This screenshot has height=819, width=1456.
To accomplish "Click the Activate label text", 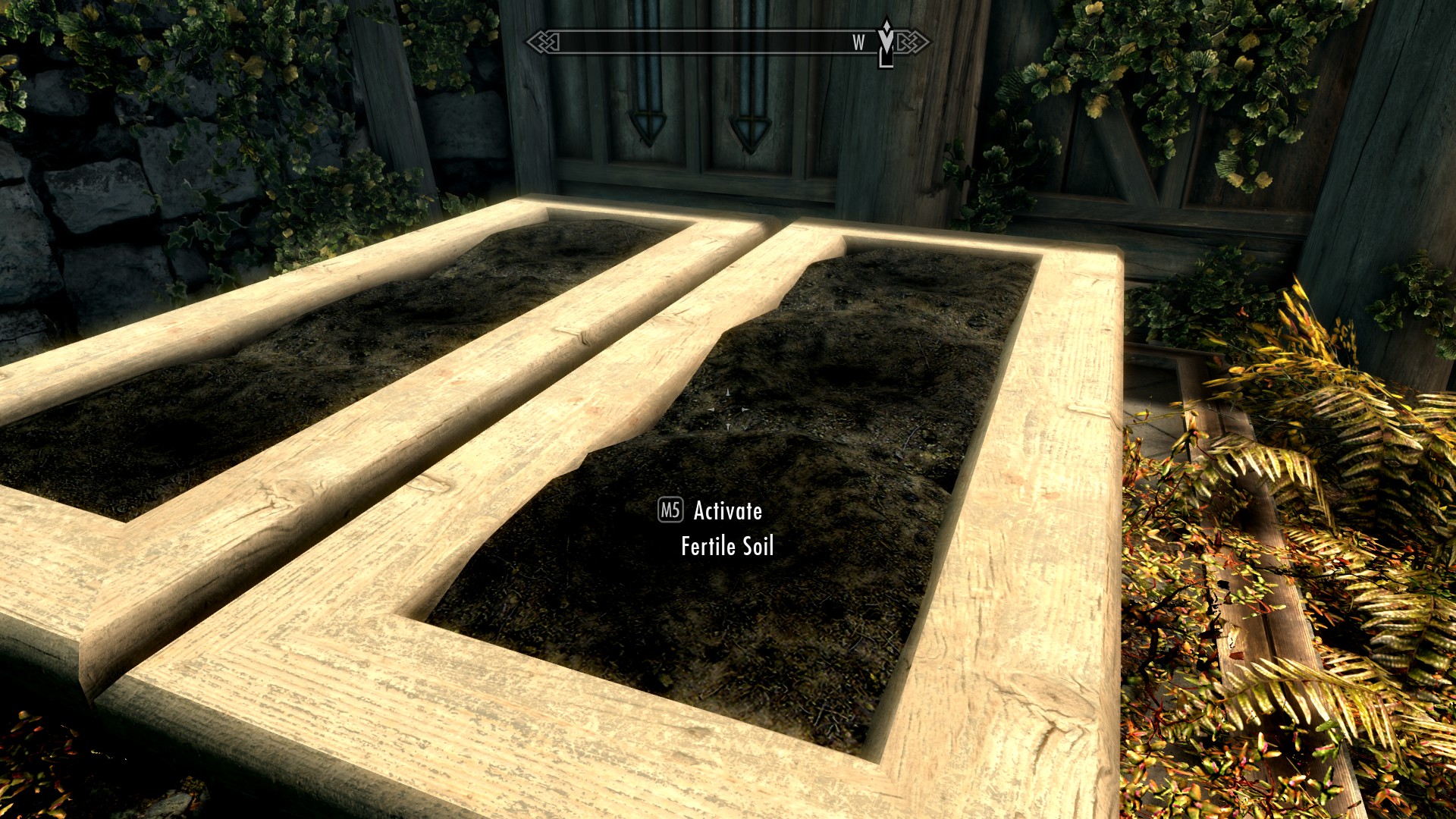I will tap(726, 513).
